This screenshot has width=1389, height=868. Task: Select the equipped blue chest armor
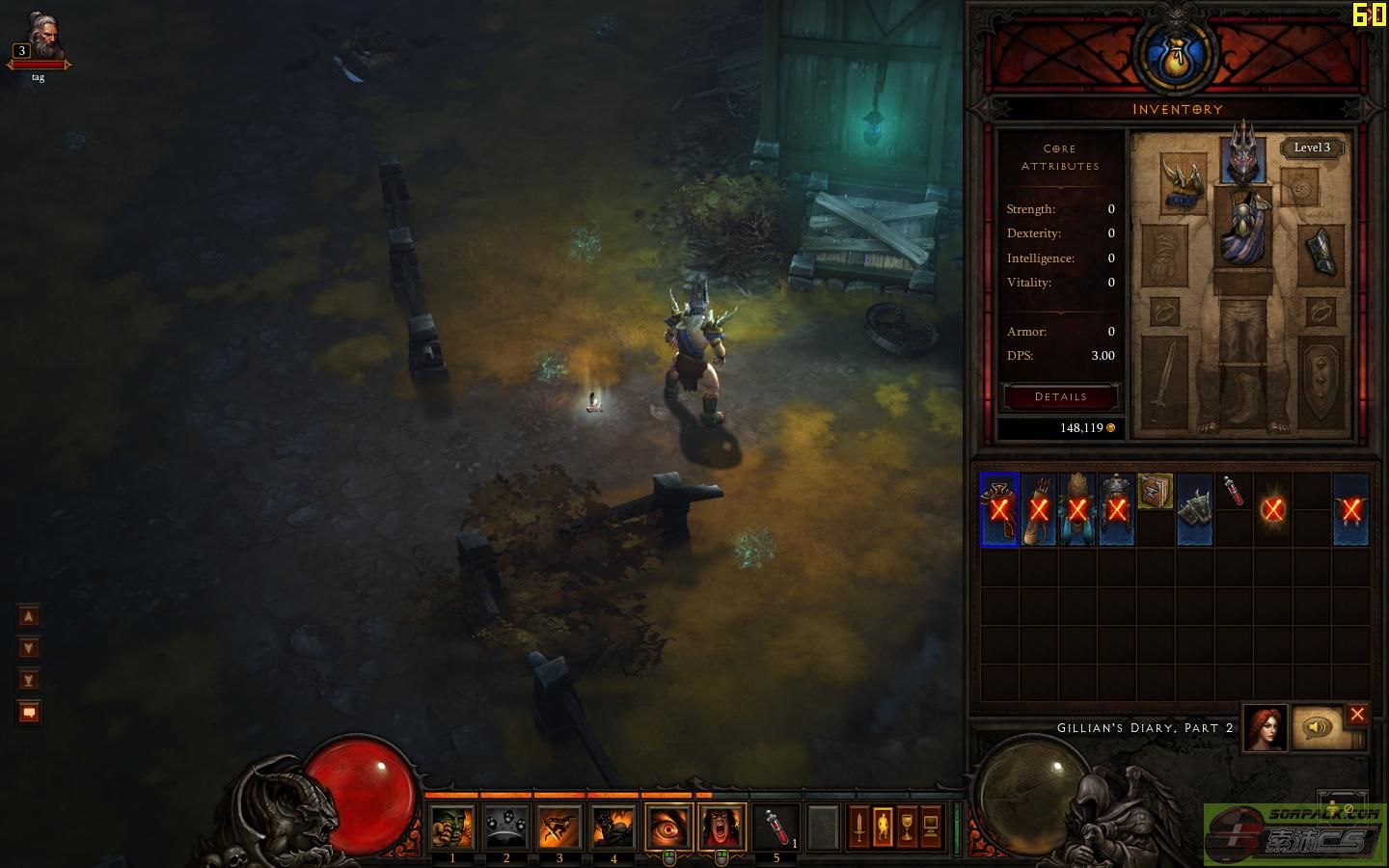1242,226
